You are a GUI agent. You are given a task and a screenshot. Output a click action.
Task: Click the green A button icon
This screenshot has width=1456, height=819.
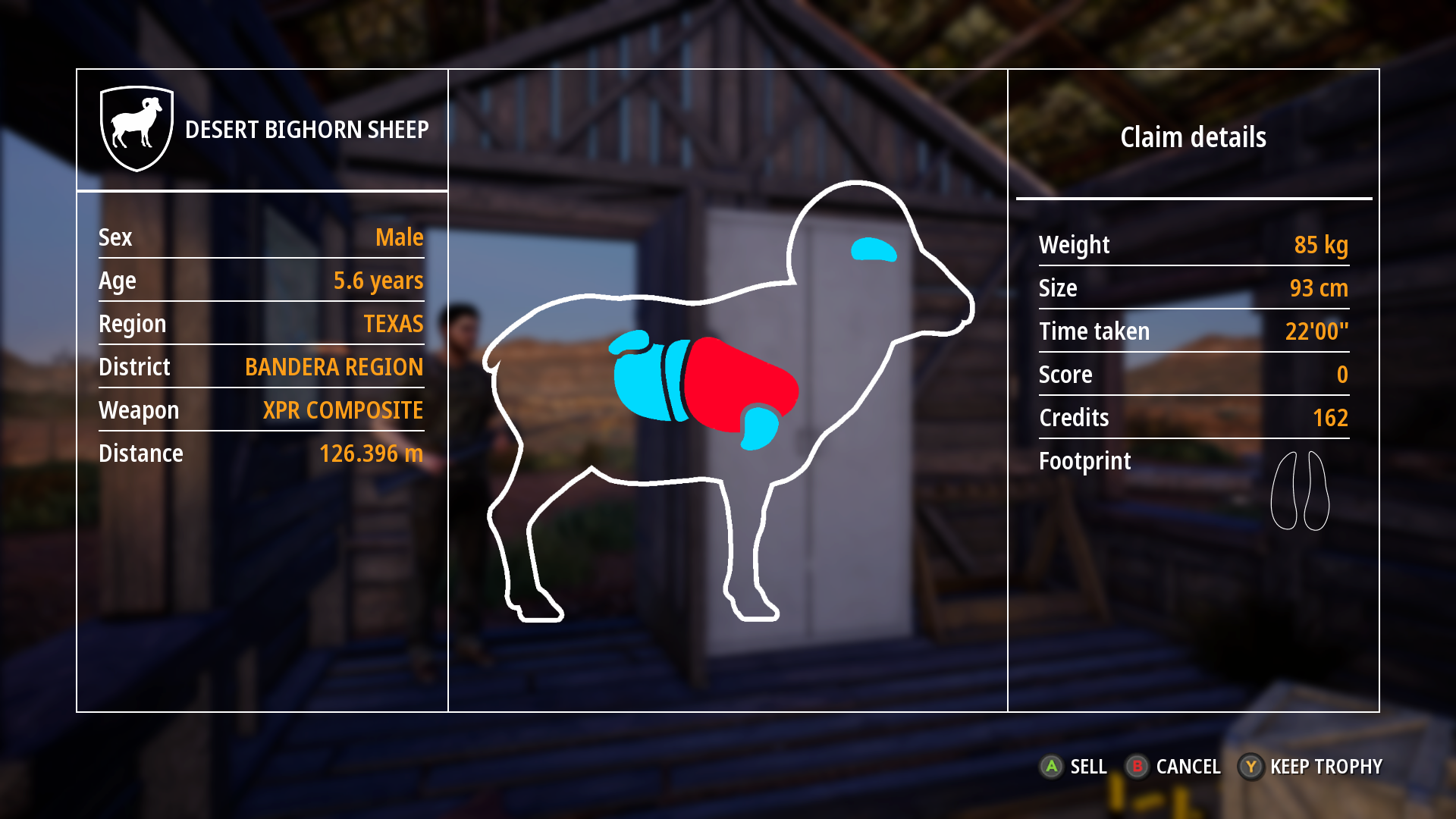[x=1052, y=767]
